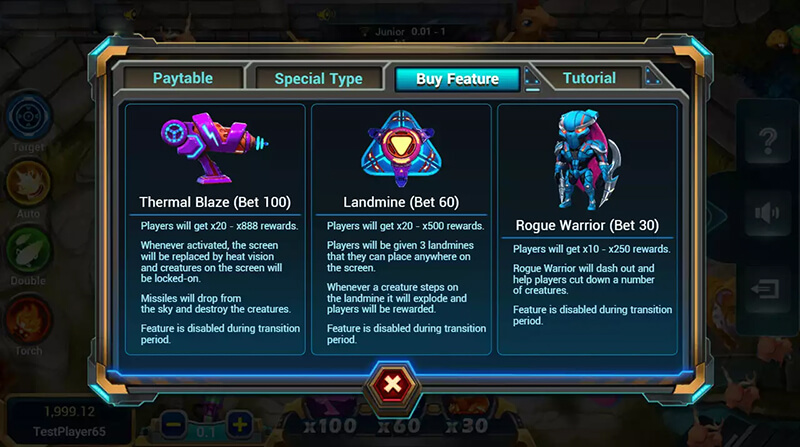Toggle the sound speaker button
The image size is (800, 447).
point(769,213)
